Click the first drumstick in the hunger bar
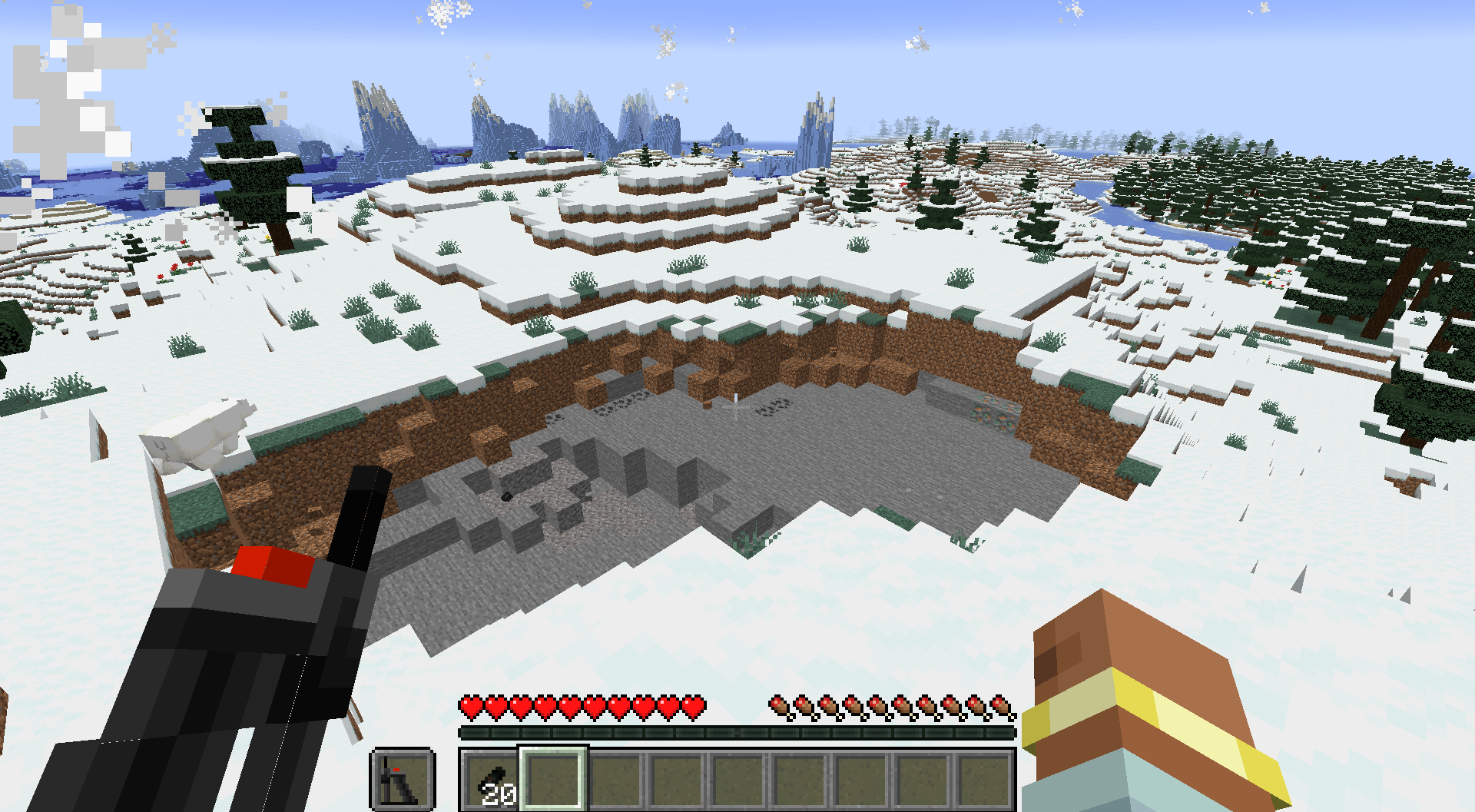1475x812 pixels. point(777,706)
